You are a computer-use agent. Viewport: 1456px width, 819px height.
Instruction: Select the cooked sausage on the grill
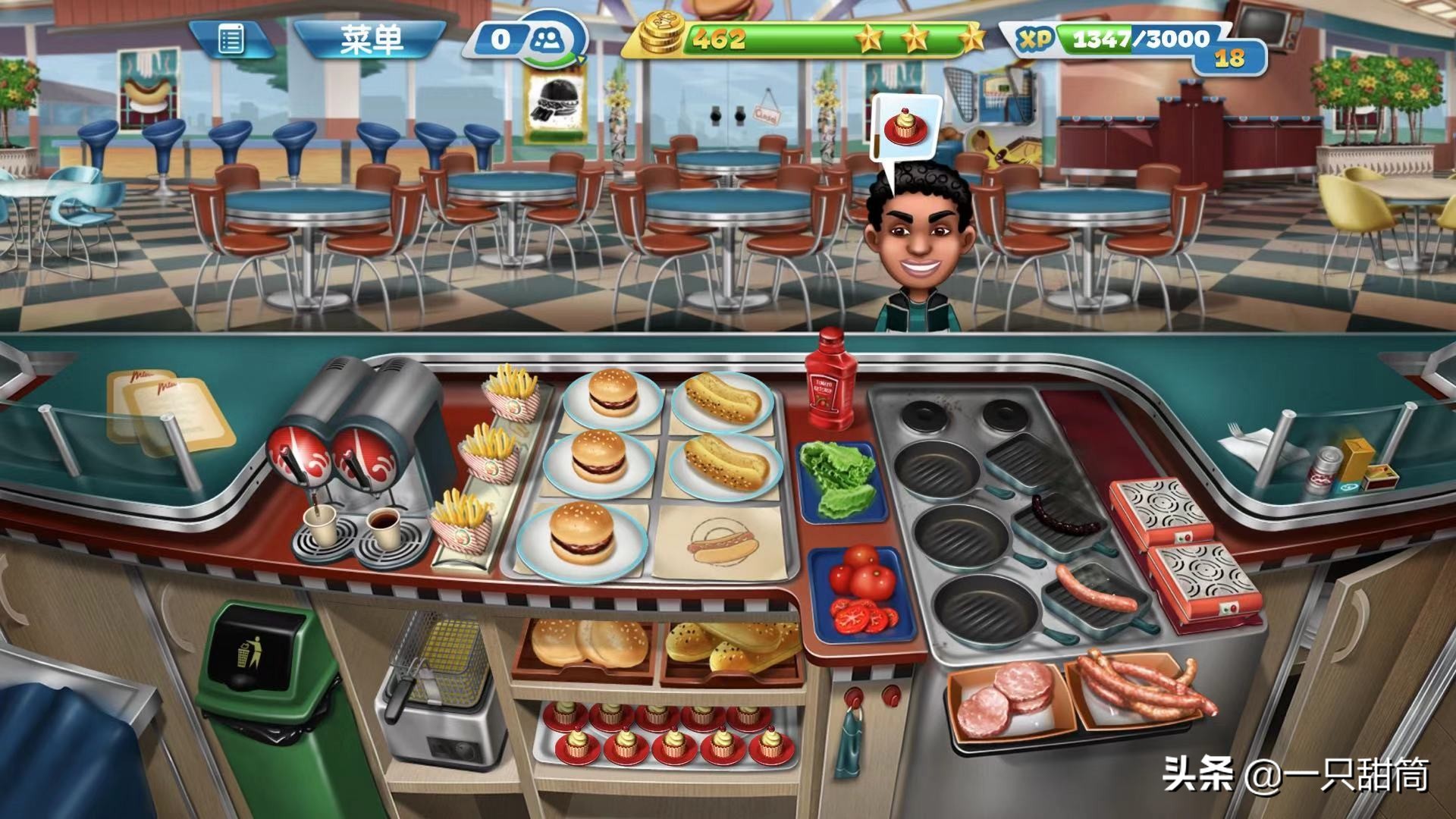point(1096,588)
